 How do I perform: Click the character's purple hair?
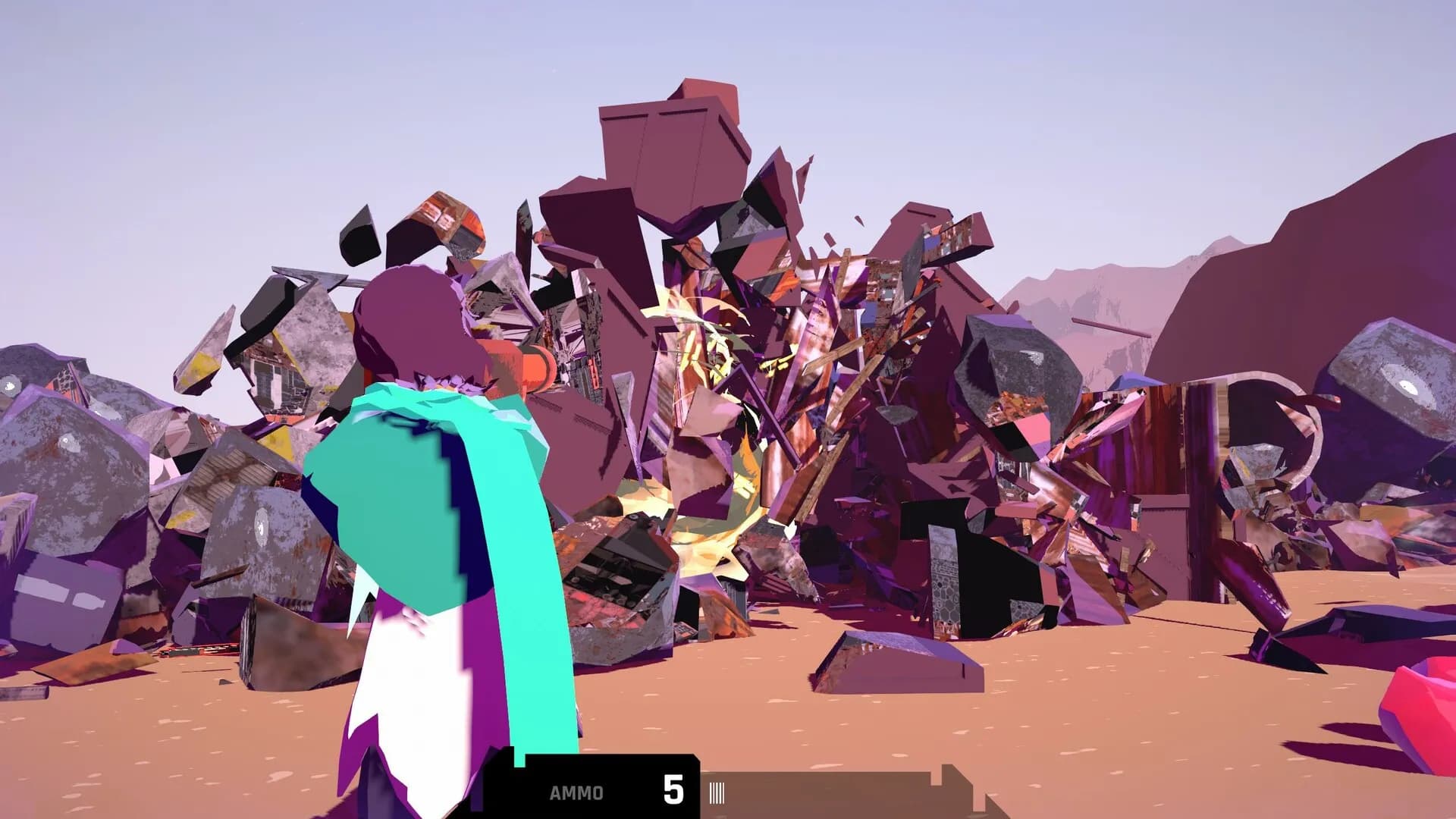tap(413, 318)
